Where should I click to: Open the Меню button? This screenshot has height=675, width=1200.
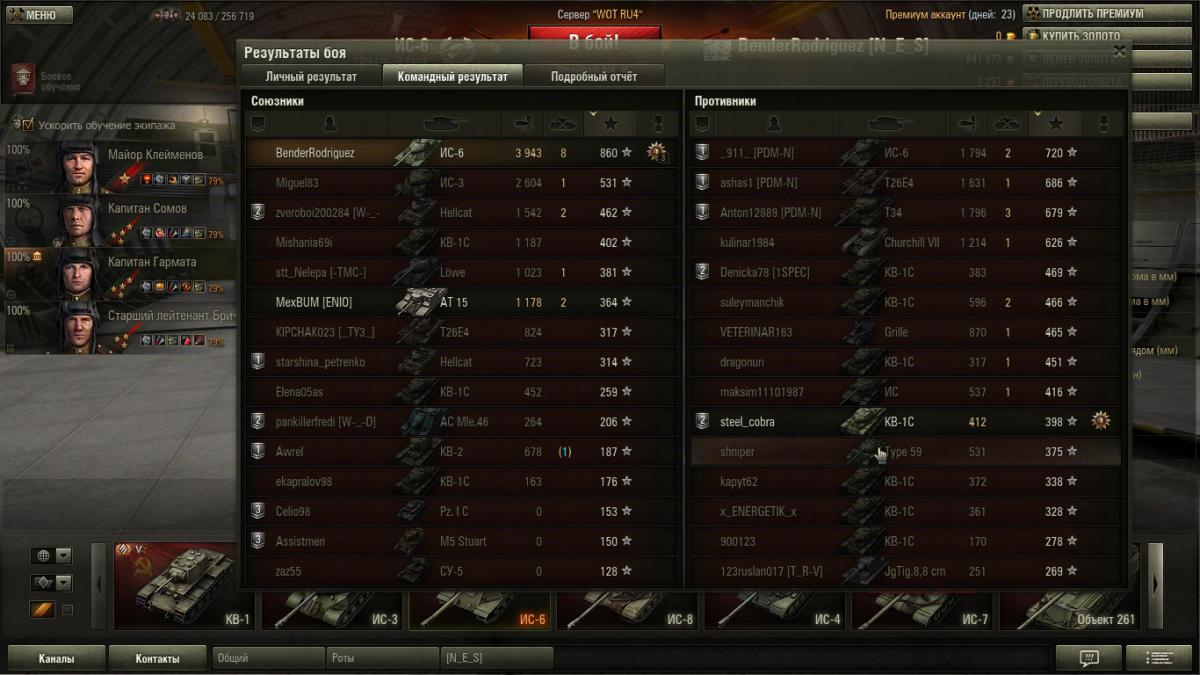click(40, 15)
